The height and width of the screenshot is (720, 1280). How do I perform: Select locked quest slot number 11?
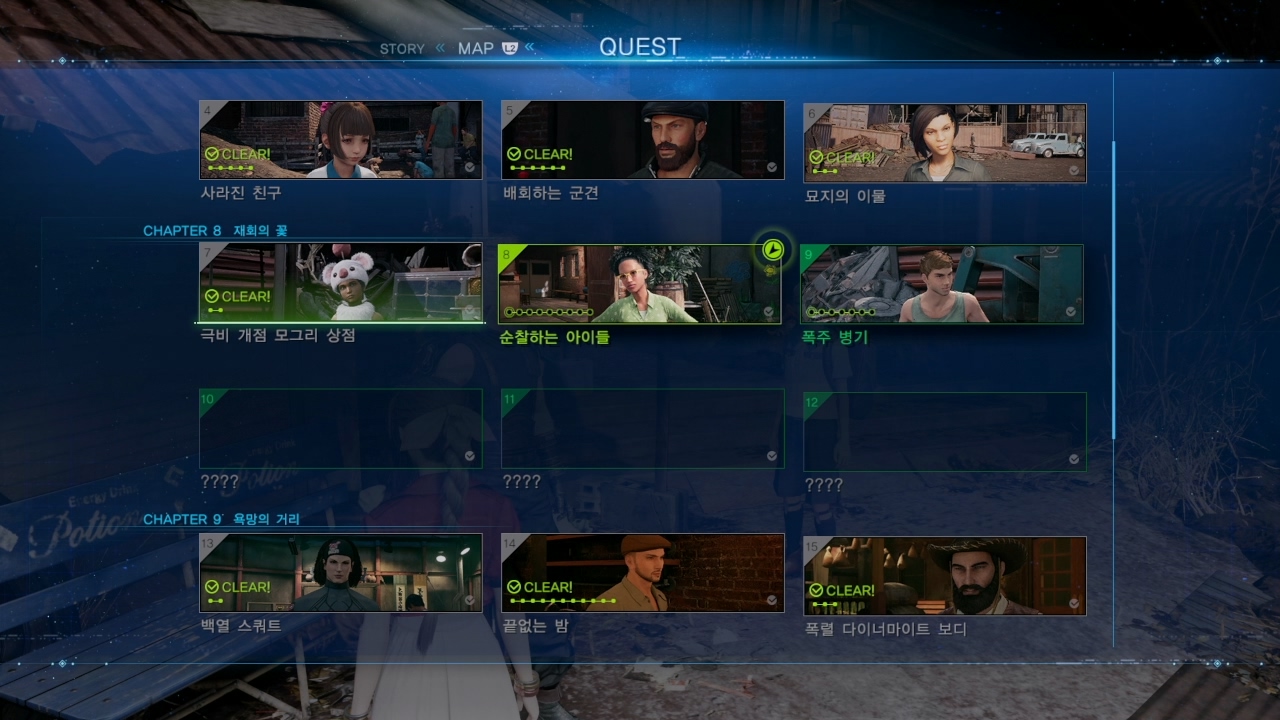click(x=642, y=429)
